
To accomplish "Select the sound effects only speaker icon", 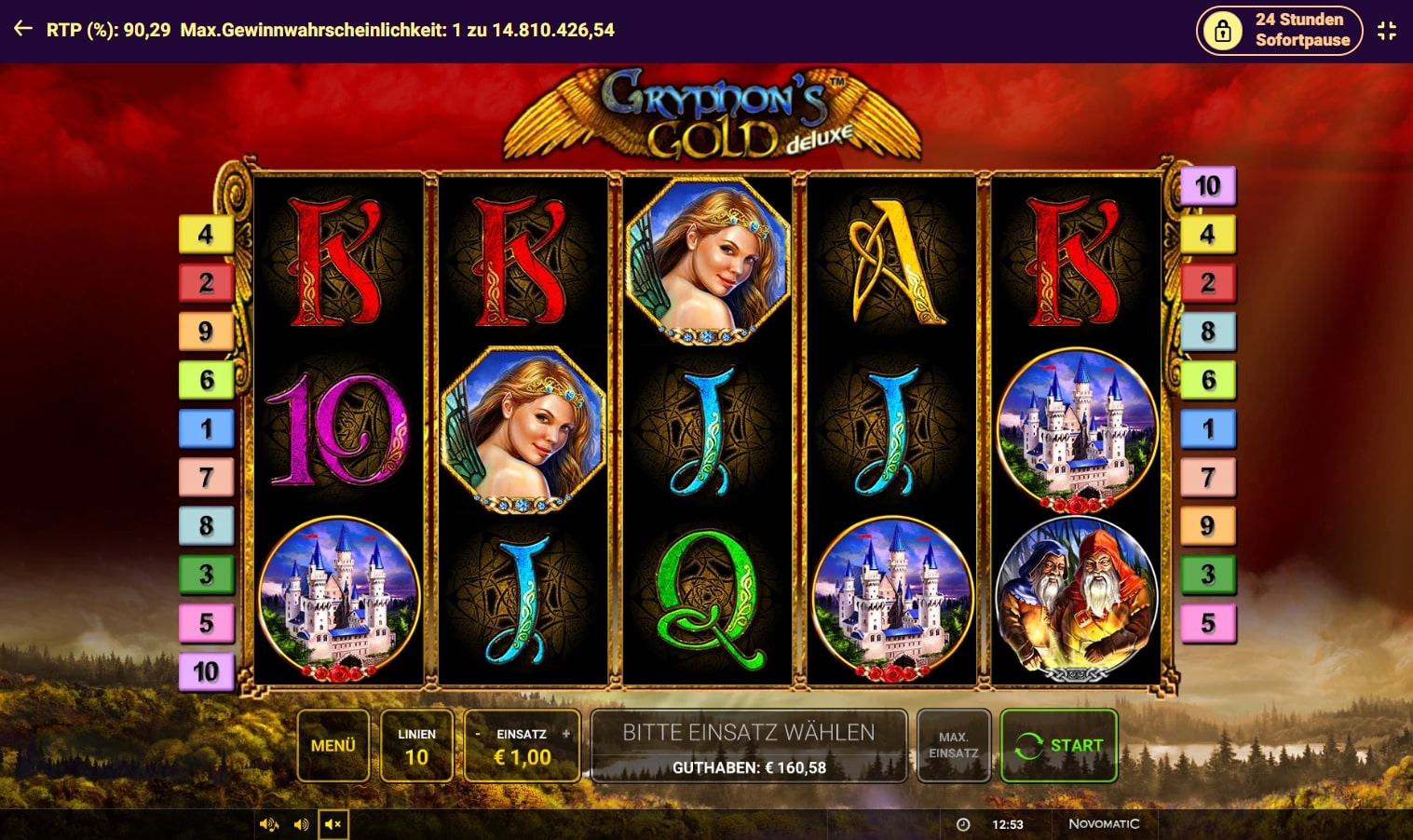I will point(301,824).
